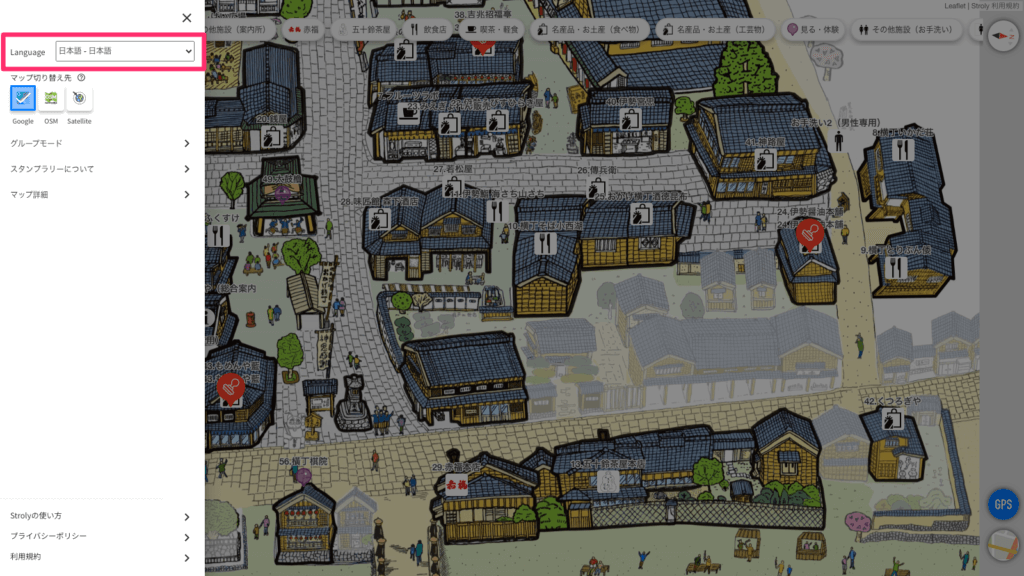The height and width of the screenshot is (576, 1024).
Task: Open スタンプラリーについて menu entry
Action: (100, 169)
